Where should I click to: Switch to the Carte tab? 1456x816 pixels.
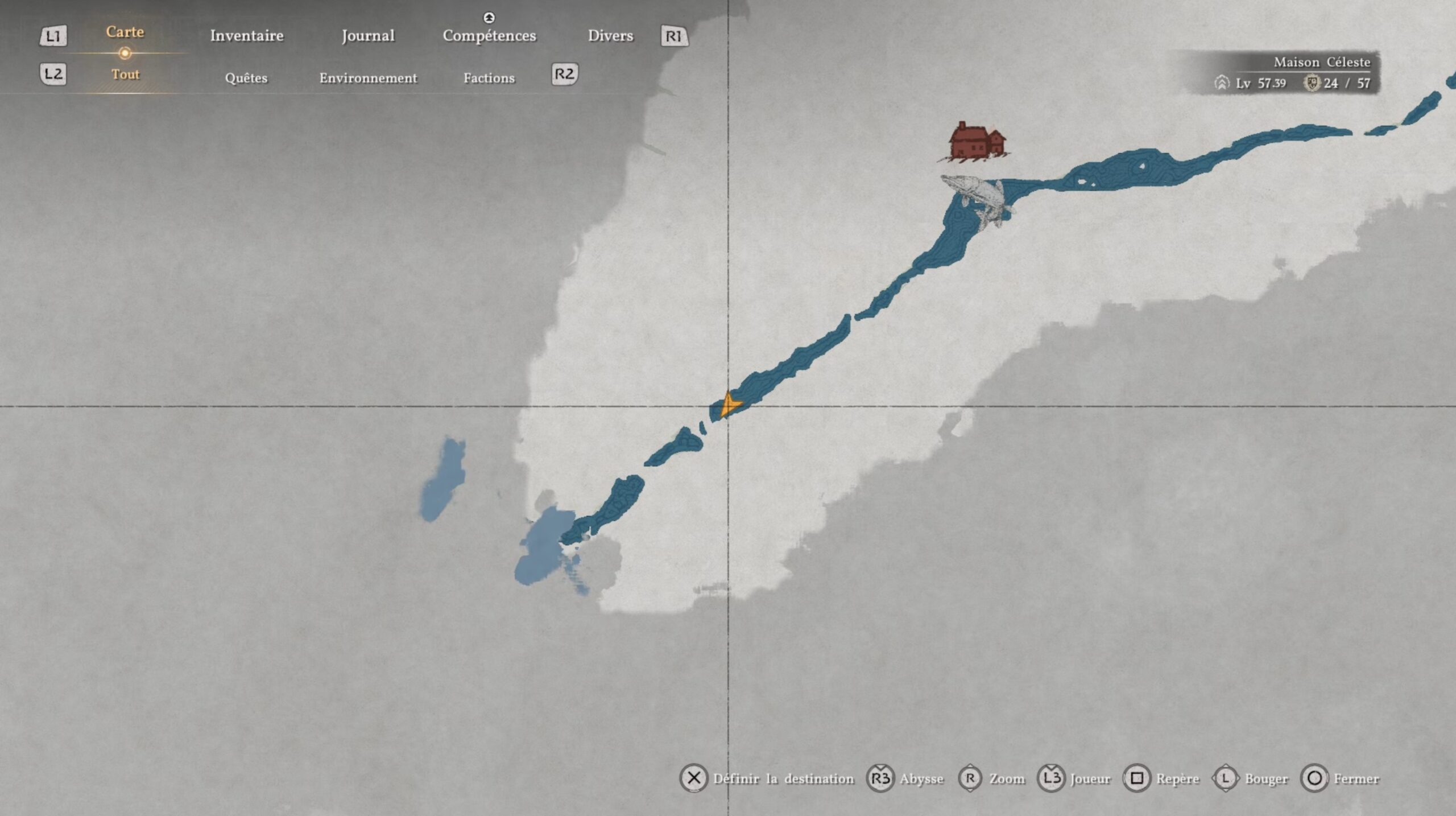click(x=125, y=32)
